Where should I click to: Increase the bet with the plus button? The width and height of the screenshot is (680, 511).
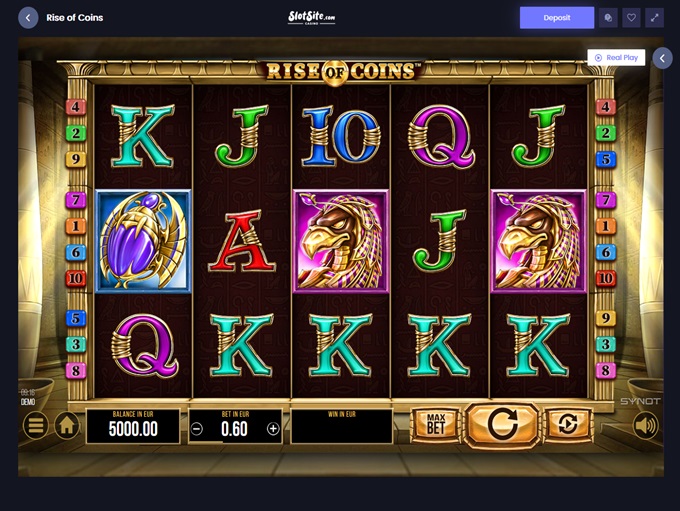[273, 429]
